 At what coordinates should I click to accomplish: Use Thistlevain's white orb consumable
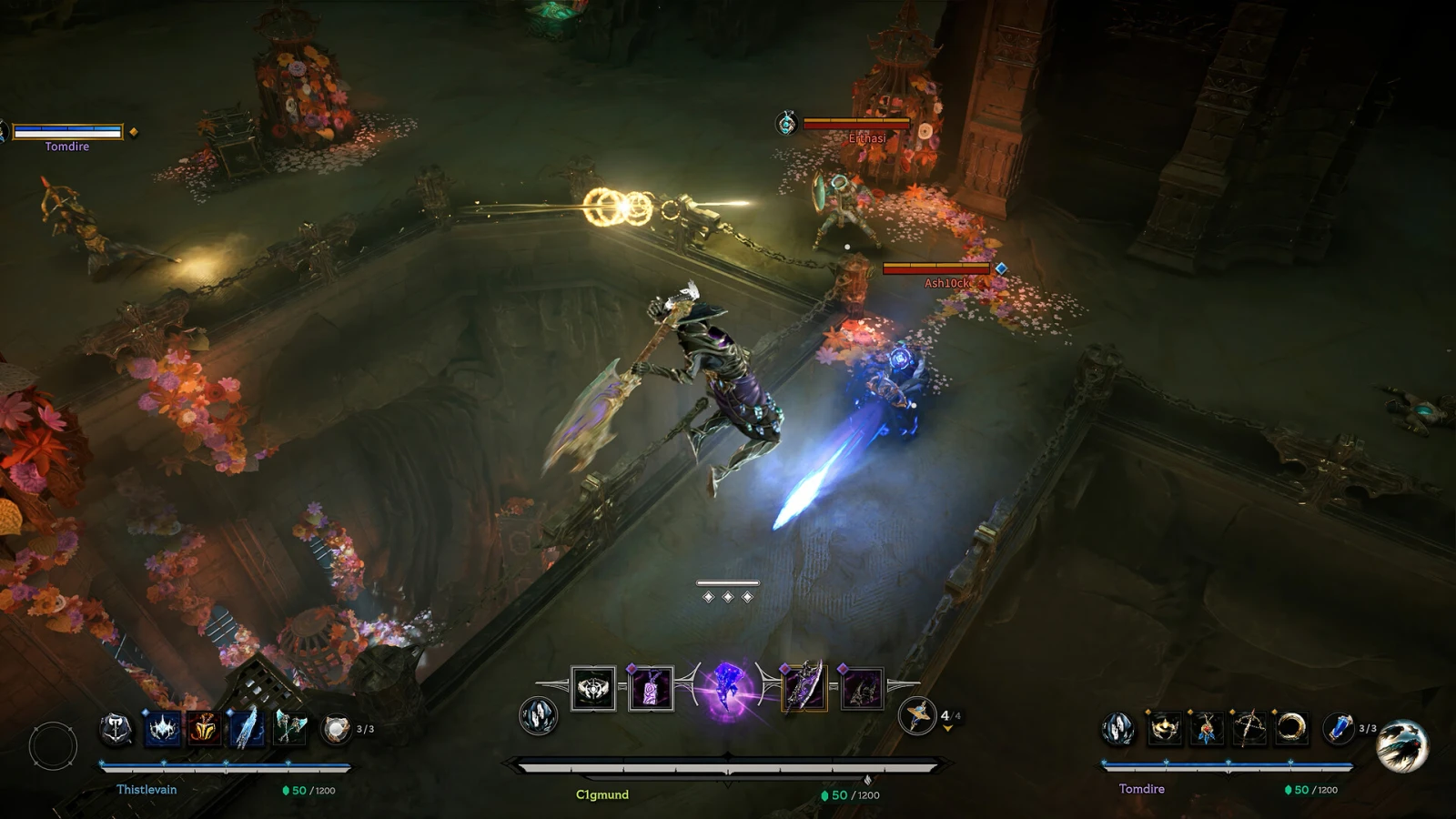pyautogui.click(x=336, y=728)
